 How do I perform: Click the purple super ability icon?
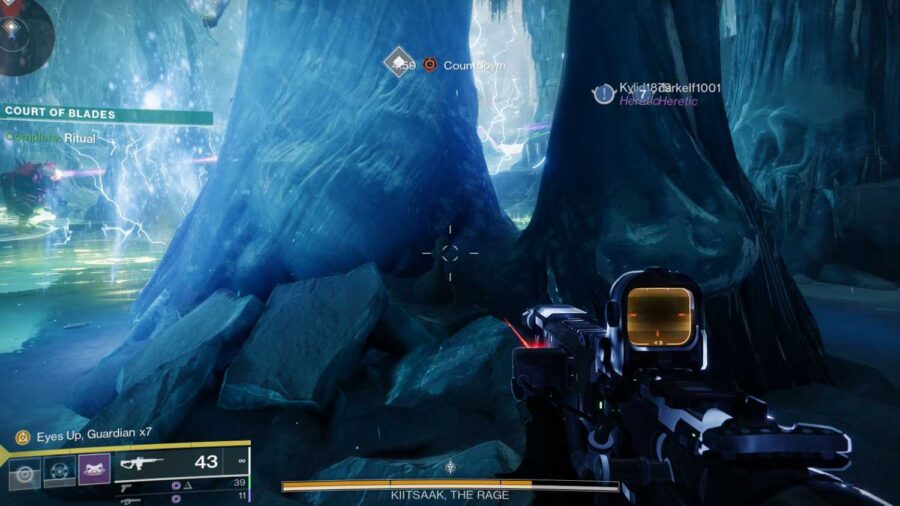tap(94, 468)
